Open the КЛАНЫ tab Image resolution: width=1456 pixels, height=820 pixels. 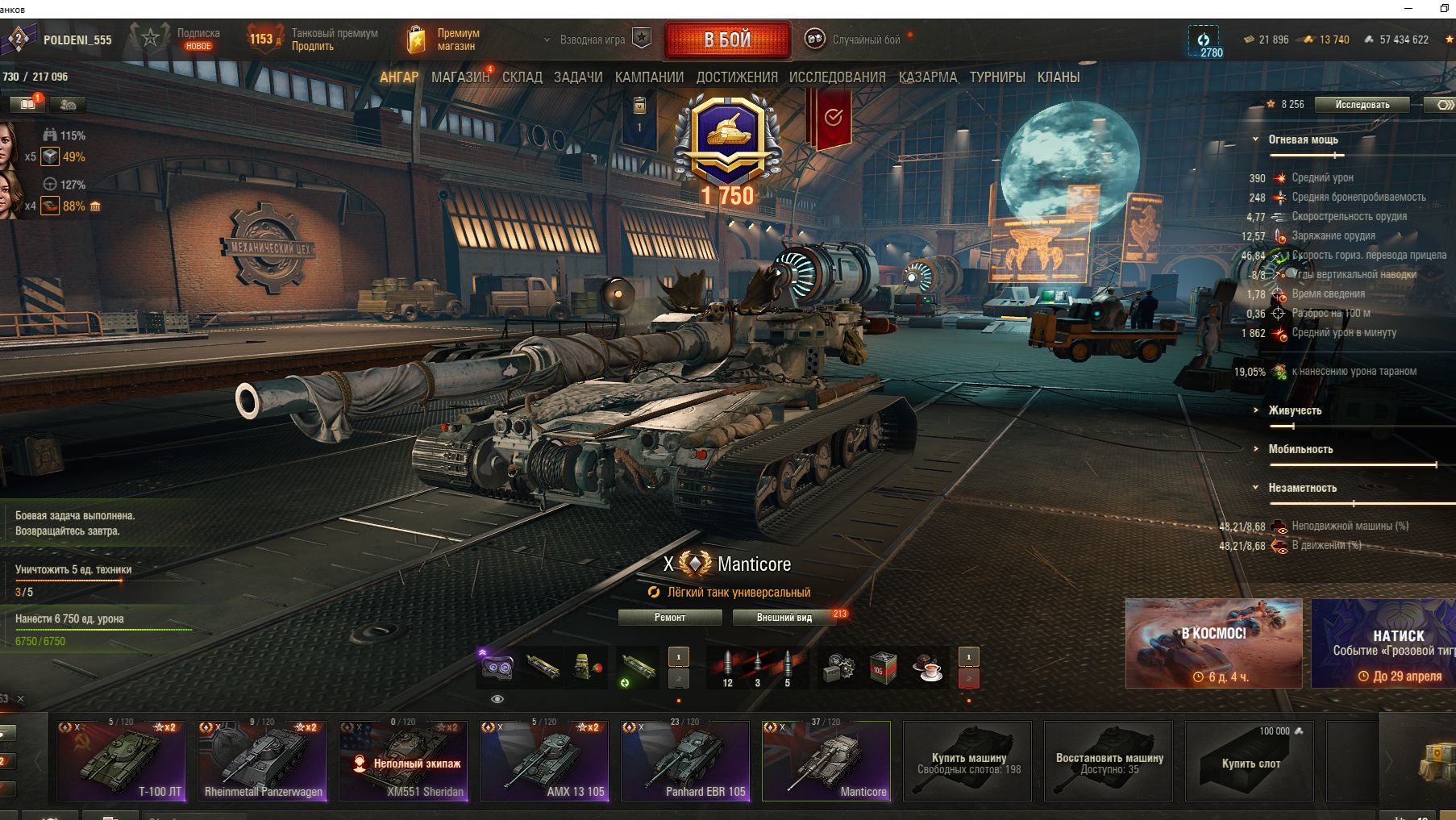(x=1059, y=77)
